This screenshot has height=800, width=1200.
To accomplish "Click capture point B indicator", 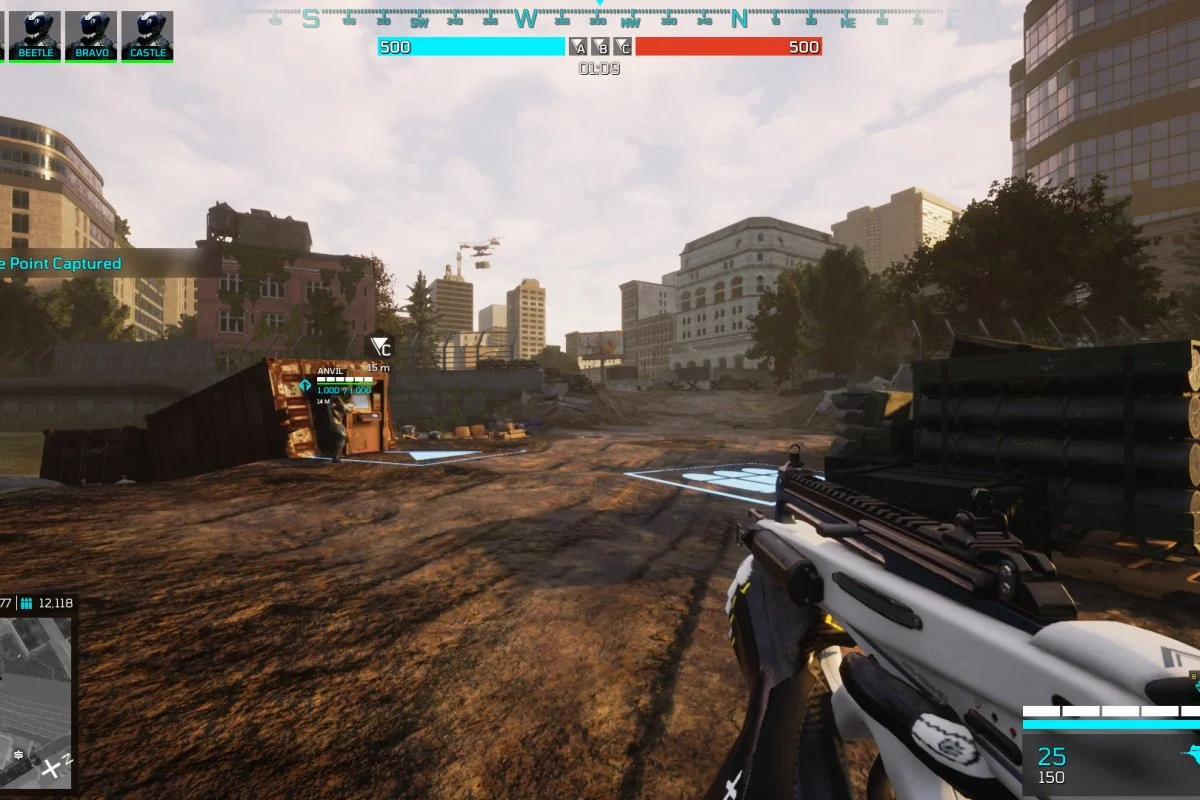I will point(600,47).
